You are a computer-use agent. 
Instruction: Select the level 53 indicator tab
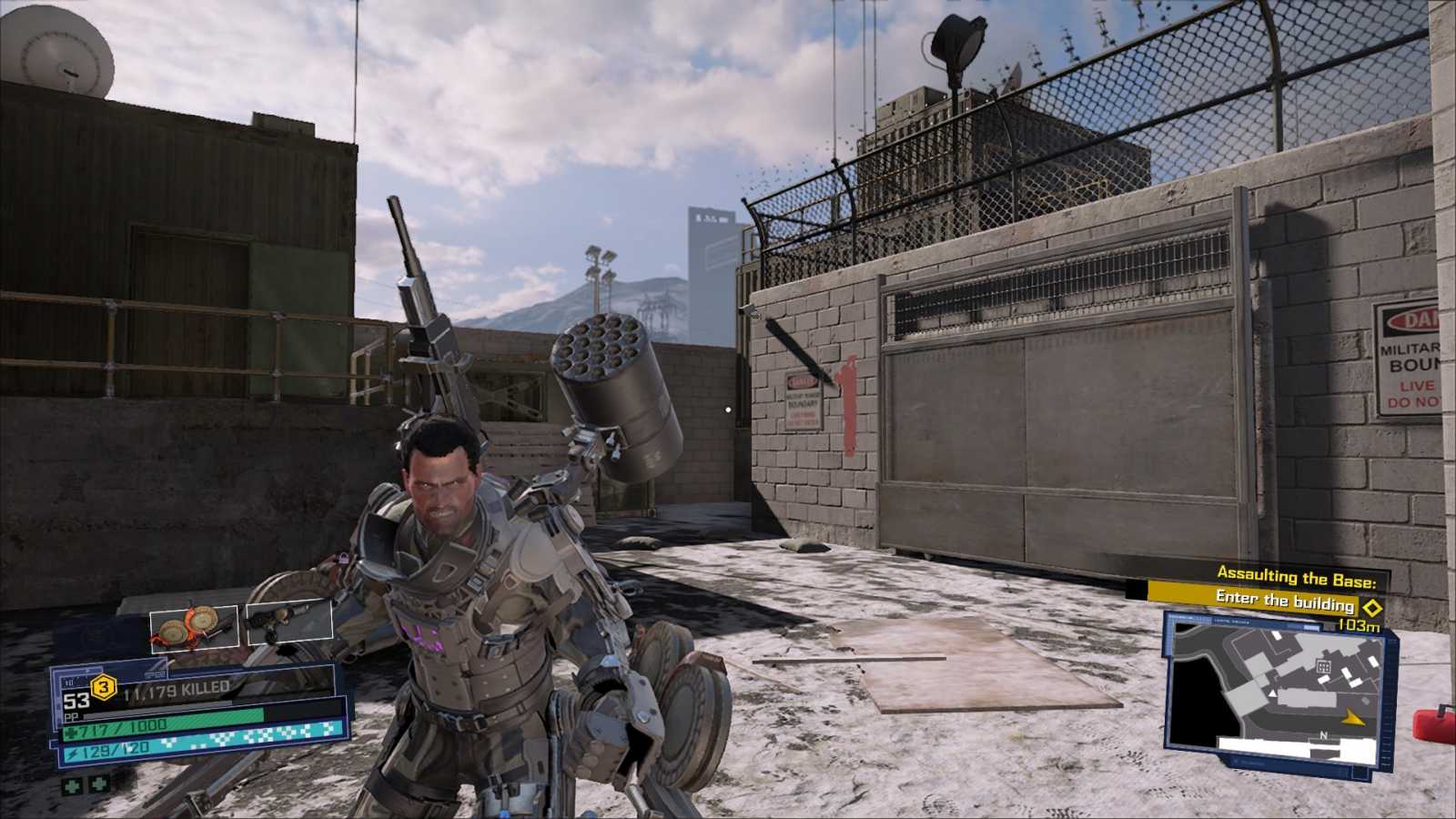coord(76,702)
